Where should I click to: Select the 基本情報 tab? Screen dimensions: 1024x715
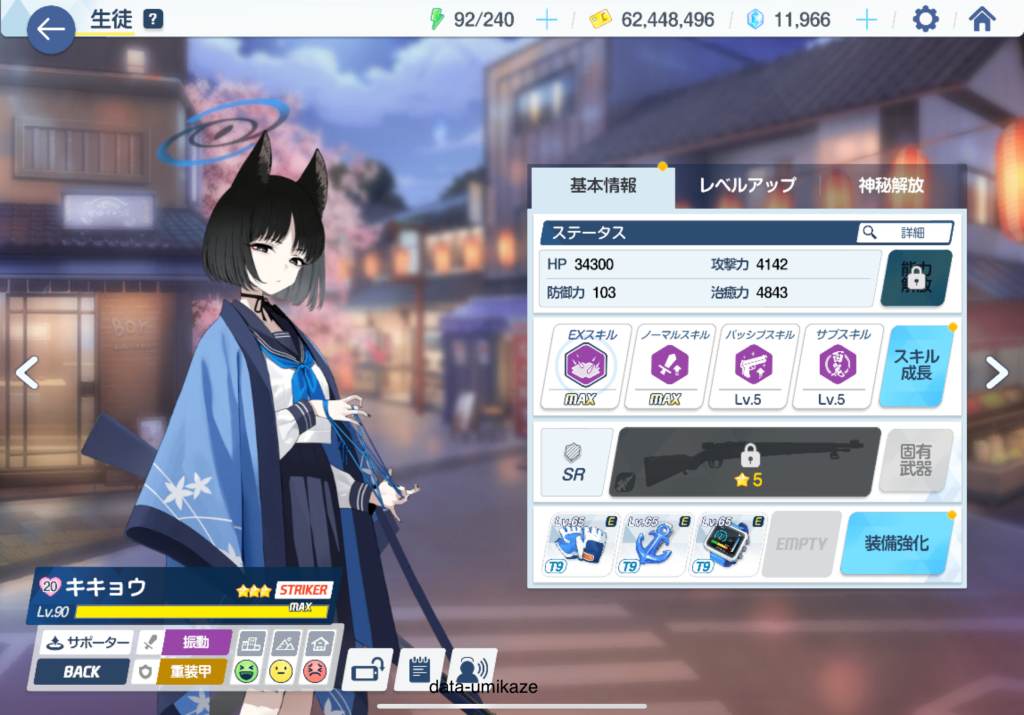click(603, 185)
